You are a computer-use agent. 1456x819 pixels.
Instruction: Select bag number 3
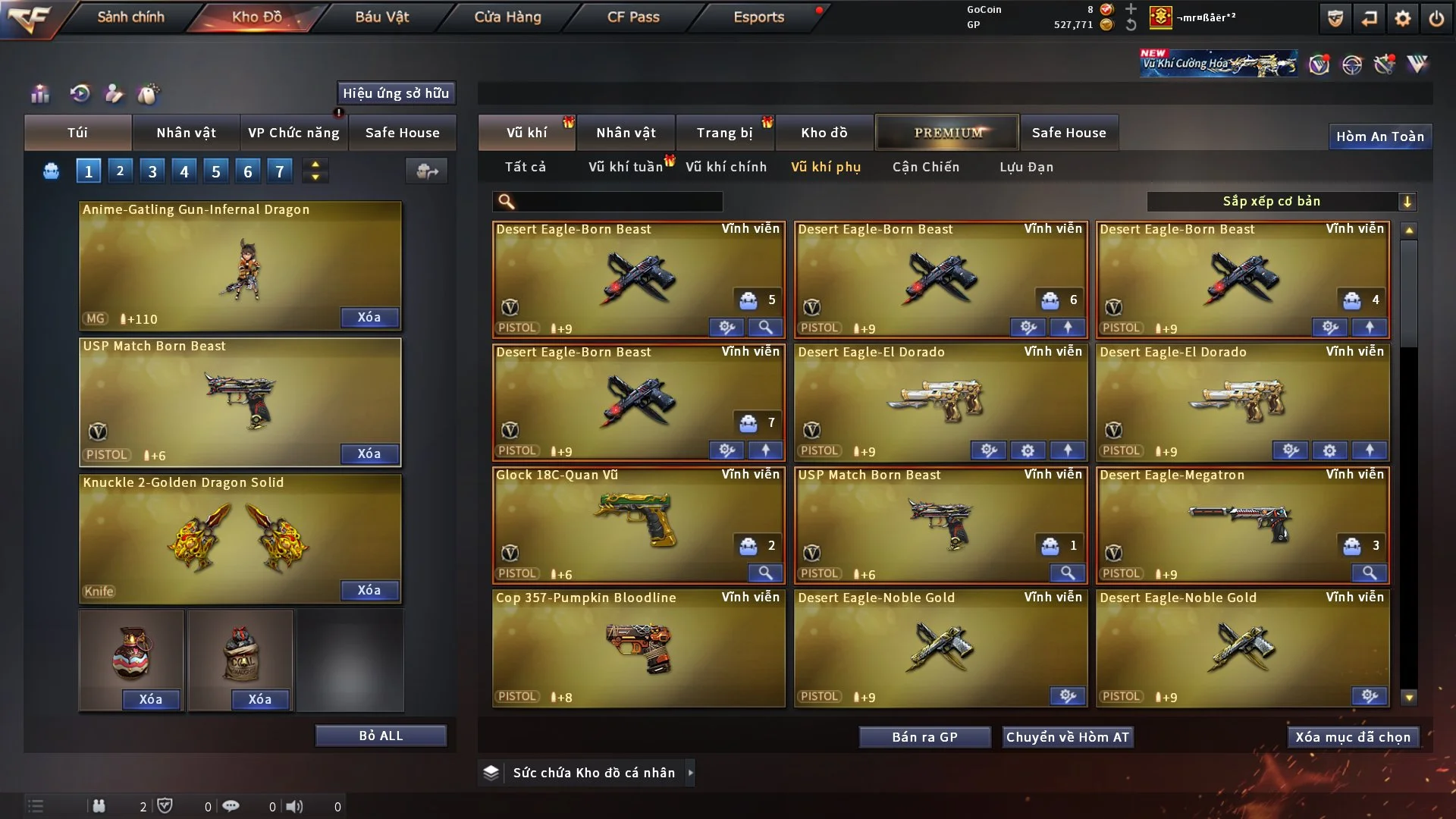152,171
